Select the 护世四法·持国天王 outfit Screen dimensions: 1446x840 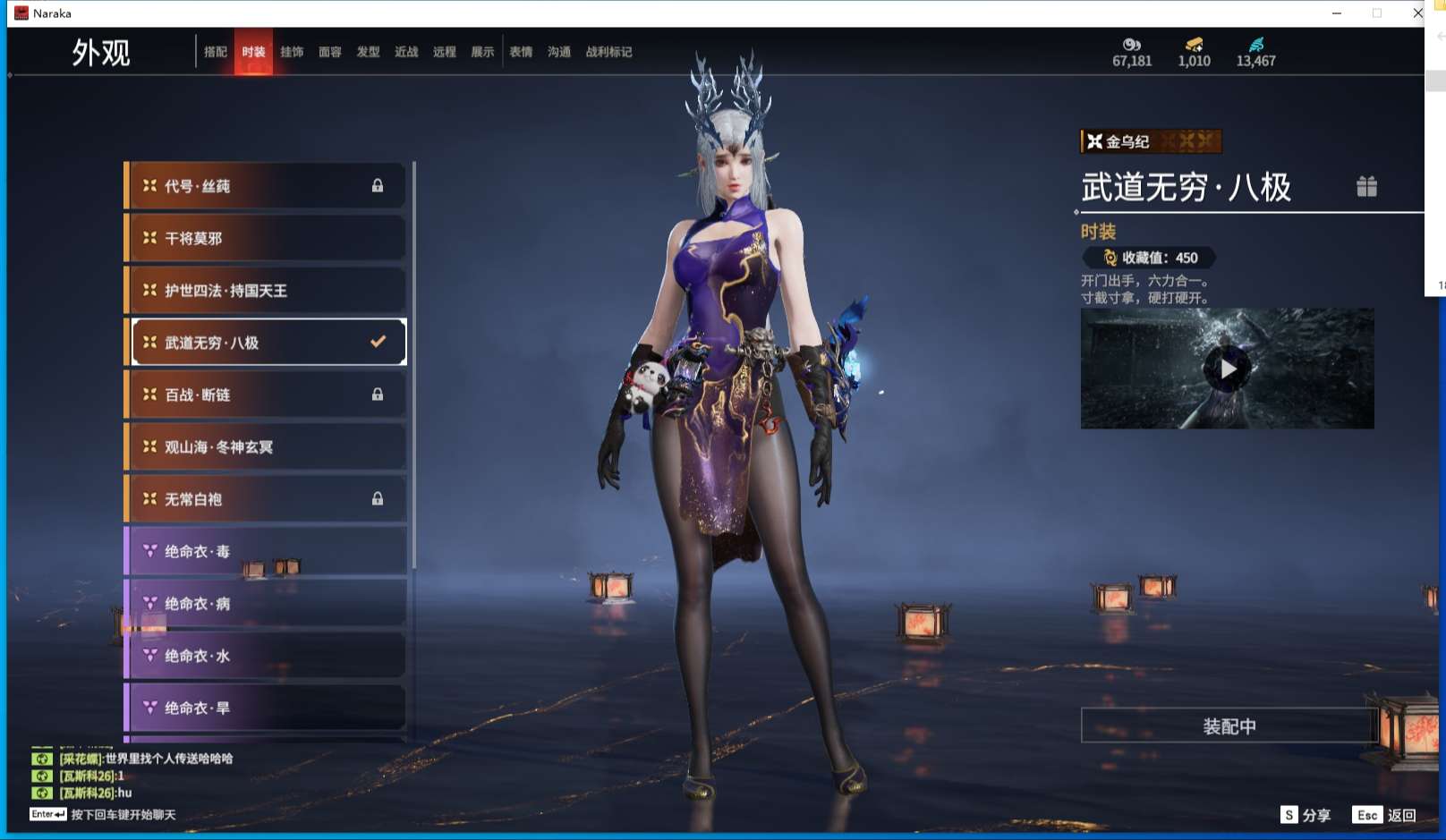click(x=266, y=291)
